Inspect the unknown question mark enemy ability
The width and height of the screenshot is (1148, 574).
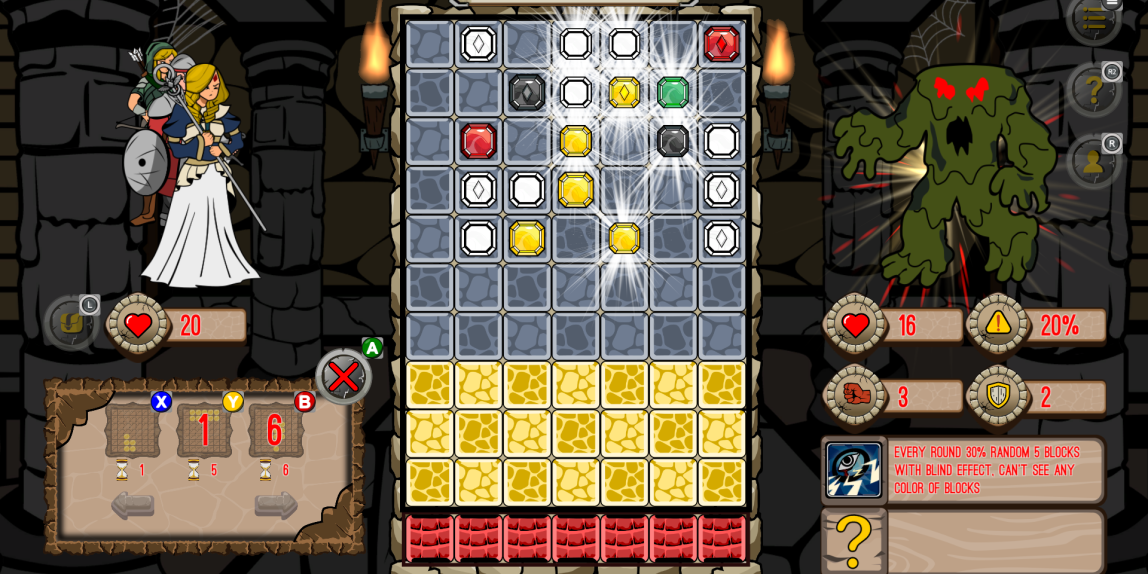853,542
